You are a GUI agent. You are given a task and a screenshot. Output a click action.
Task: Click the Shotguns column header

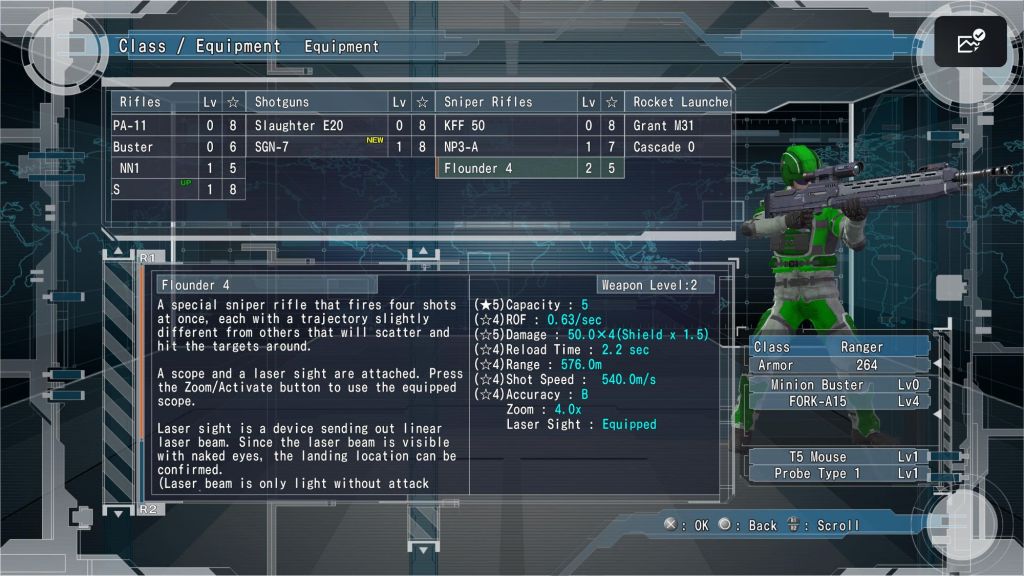pyautogui.click(x=316, y=102)
